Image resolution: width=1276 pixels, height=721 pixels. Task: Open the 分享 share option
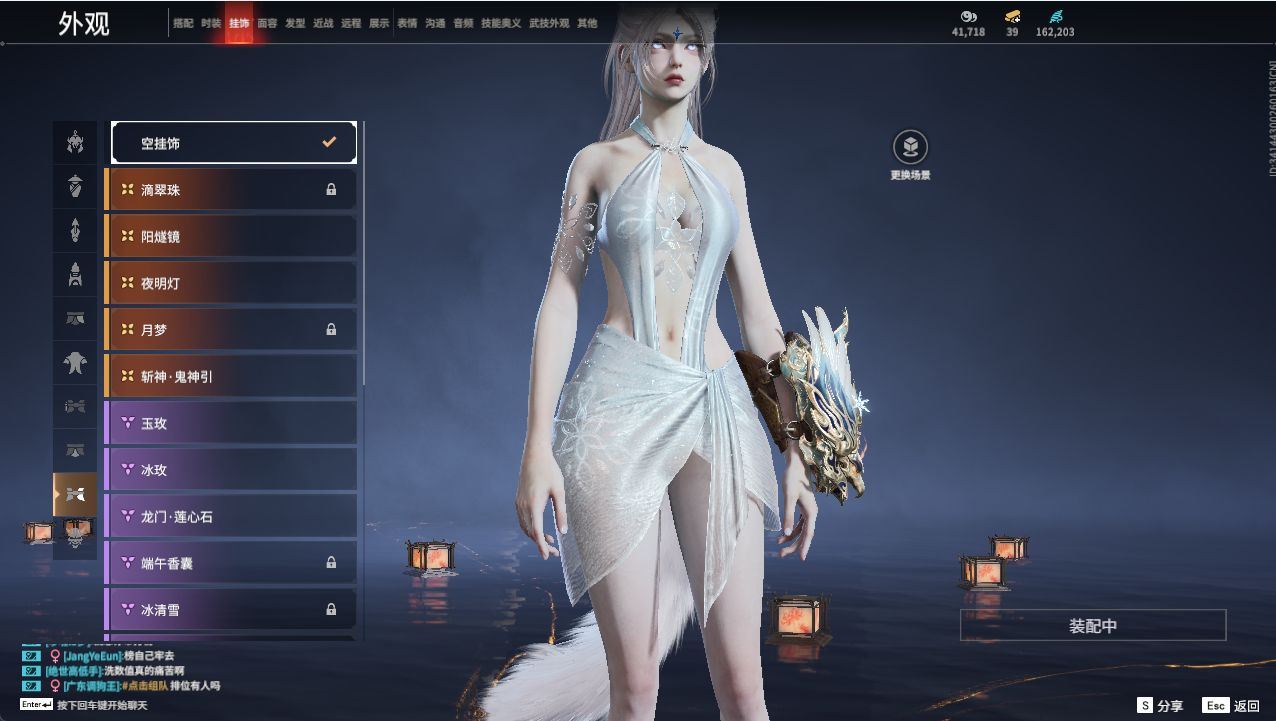[x=1160, y=706]
